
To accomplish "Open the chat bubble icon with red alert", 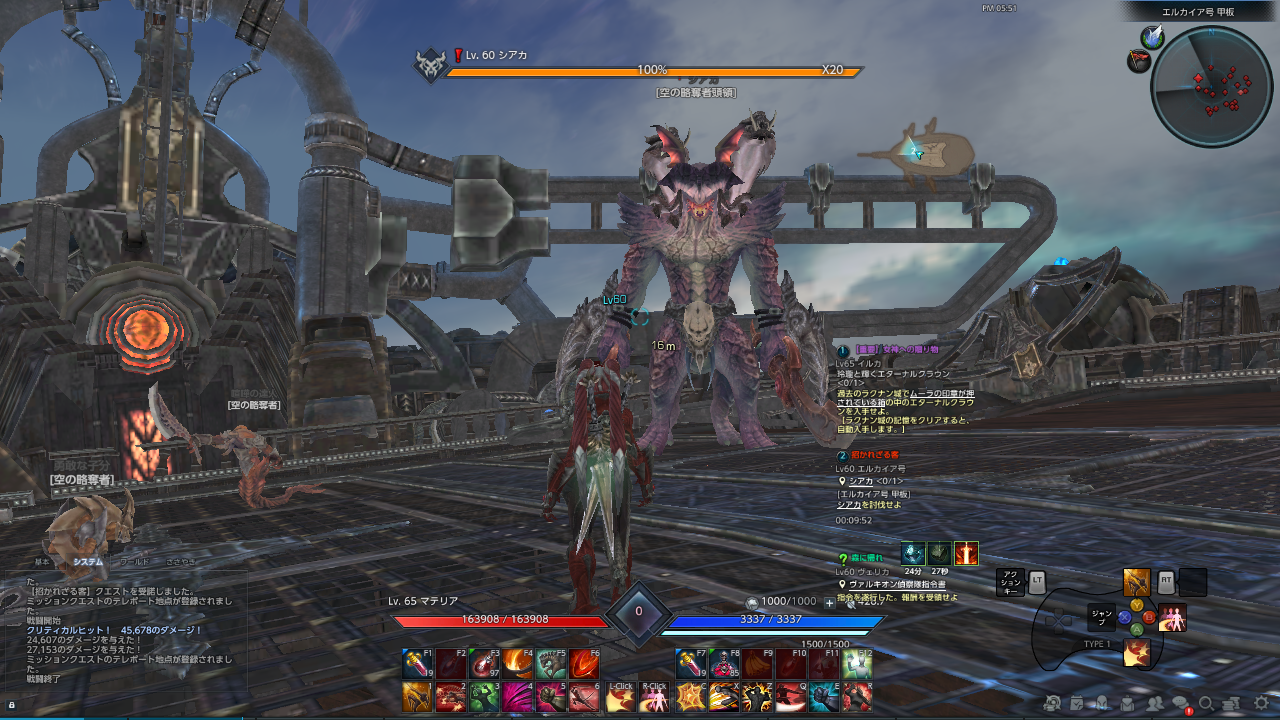I will coord(1181,704).
